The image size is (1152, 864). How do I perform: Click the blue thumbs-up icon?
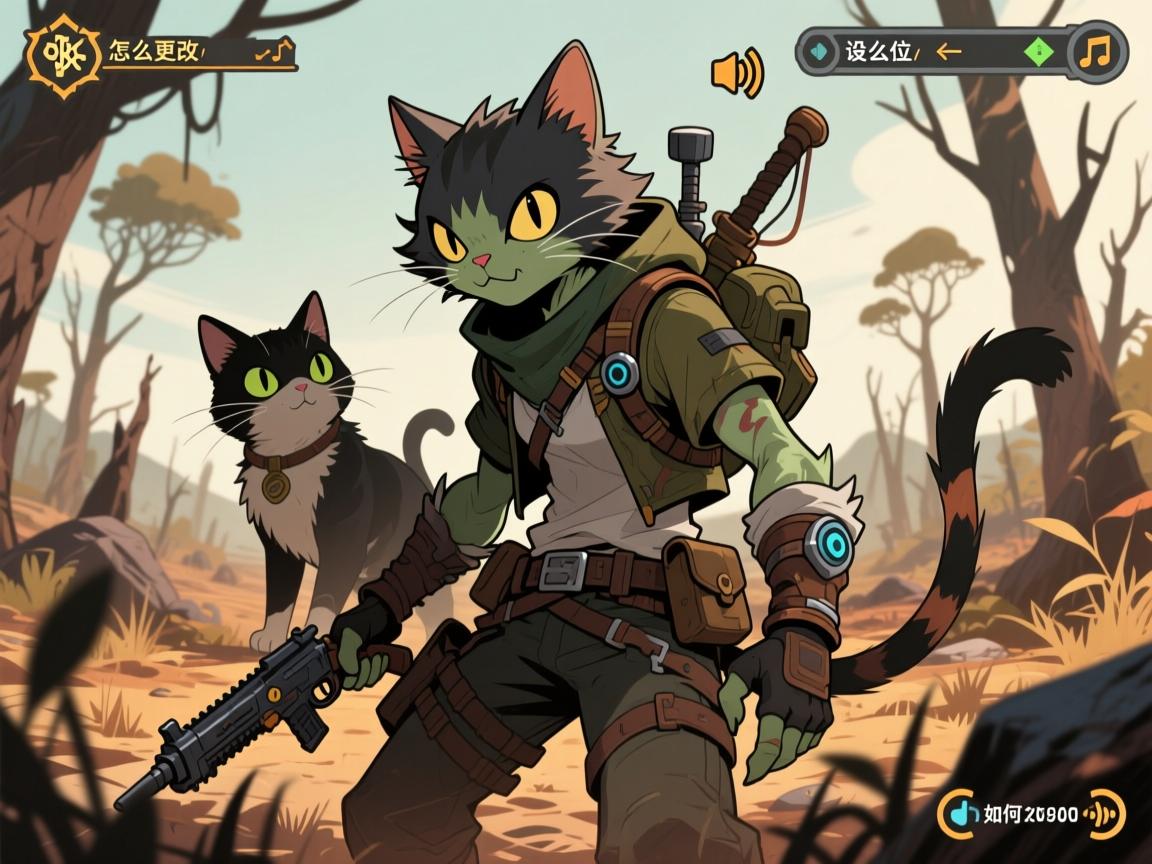pos(962,814)
